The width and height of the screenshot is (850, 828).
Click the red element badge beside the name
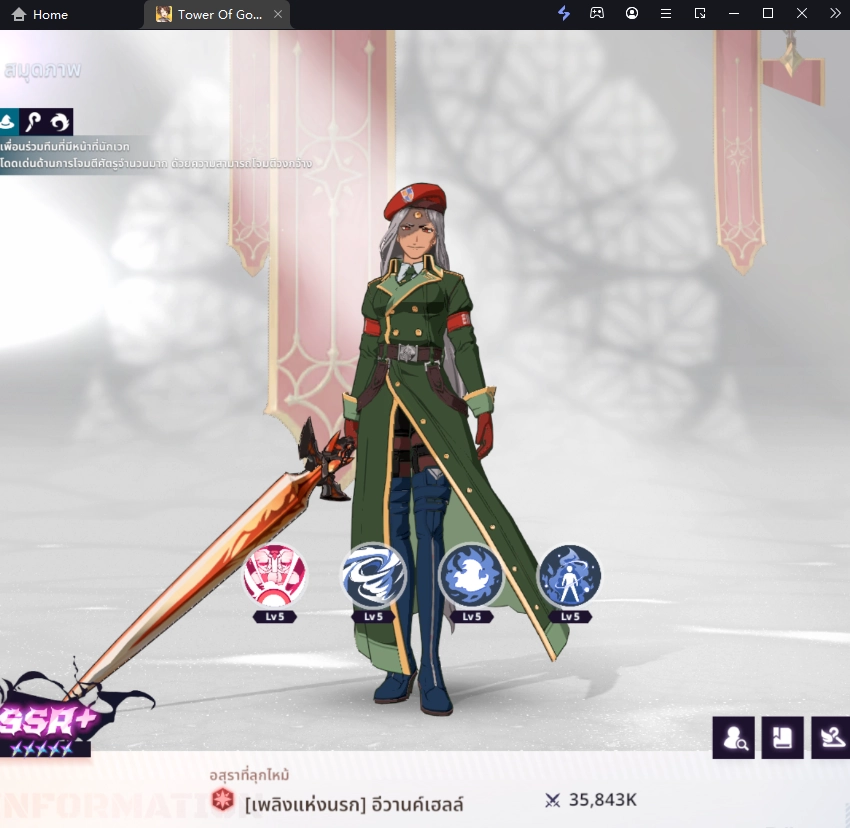222,800
